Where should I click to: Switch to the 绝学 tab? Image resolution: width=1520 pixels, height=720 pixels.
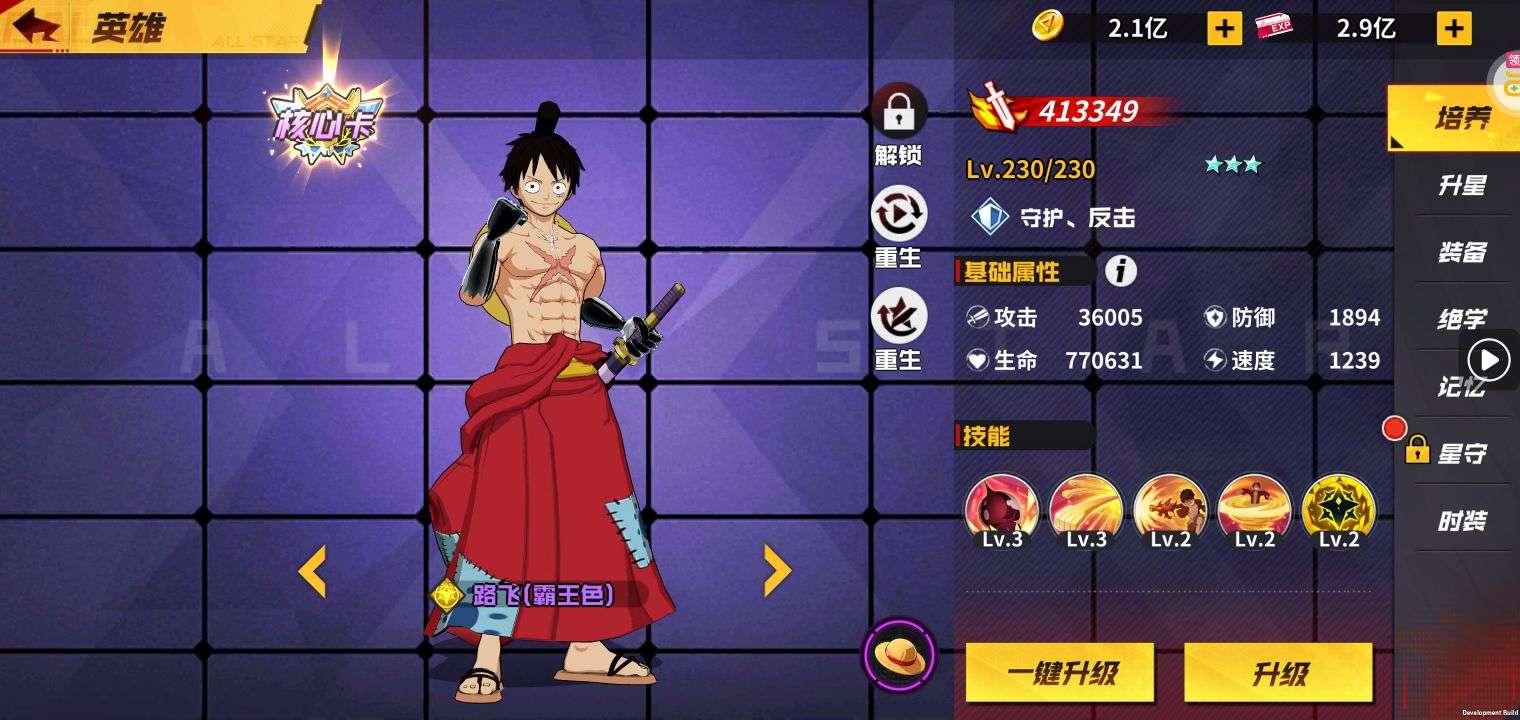tap(1461, 320)
